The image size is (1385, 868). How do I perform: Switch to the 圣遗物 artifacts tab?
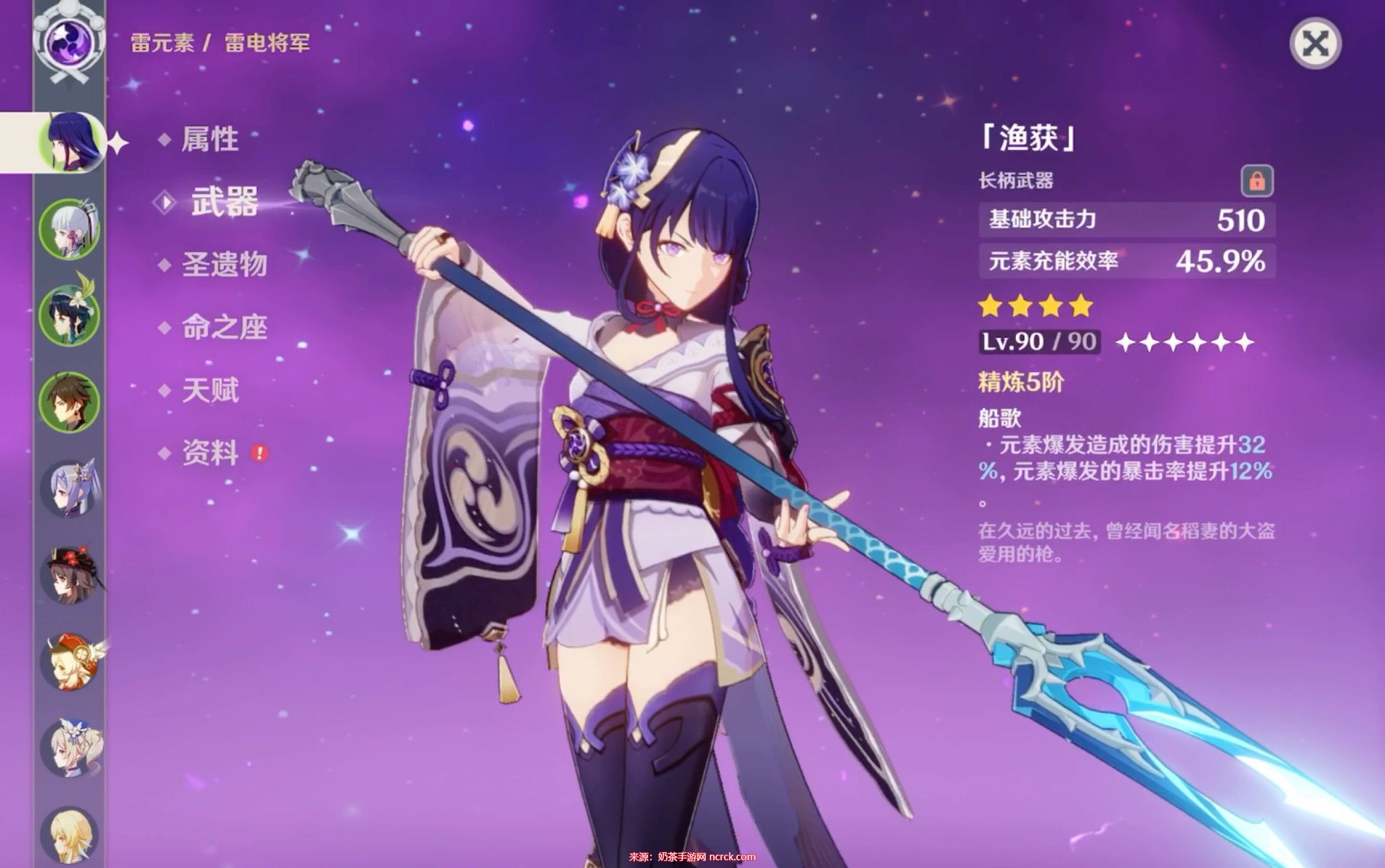click(x=224, y=264)
